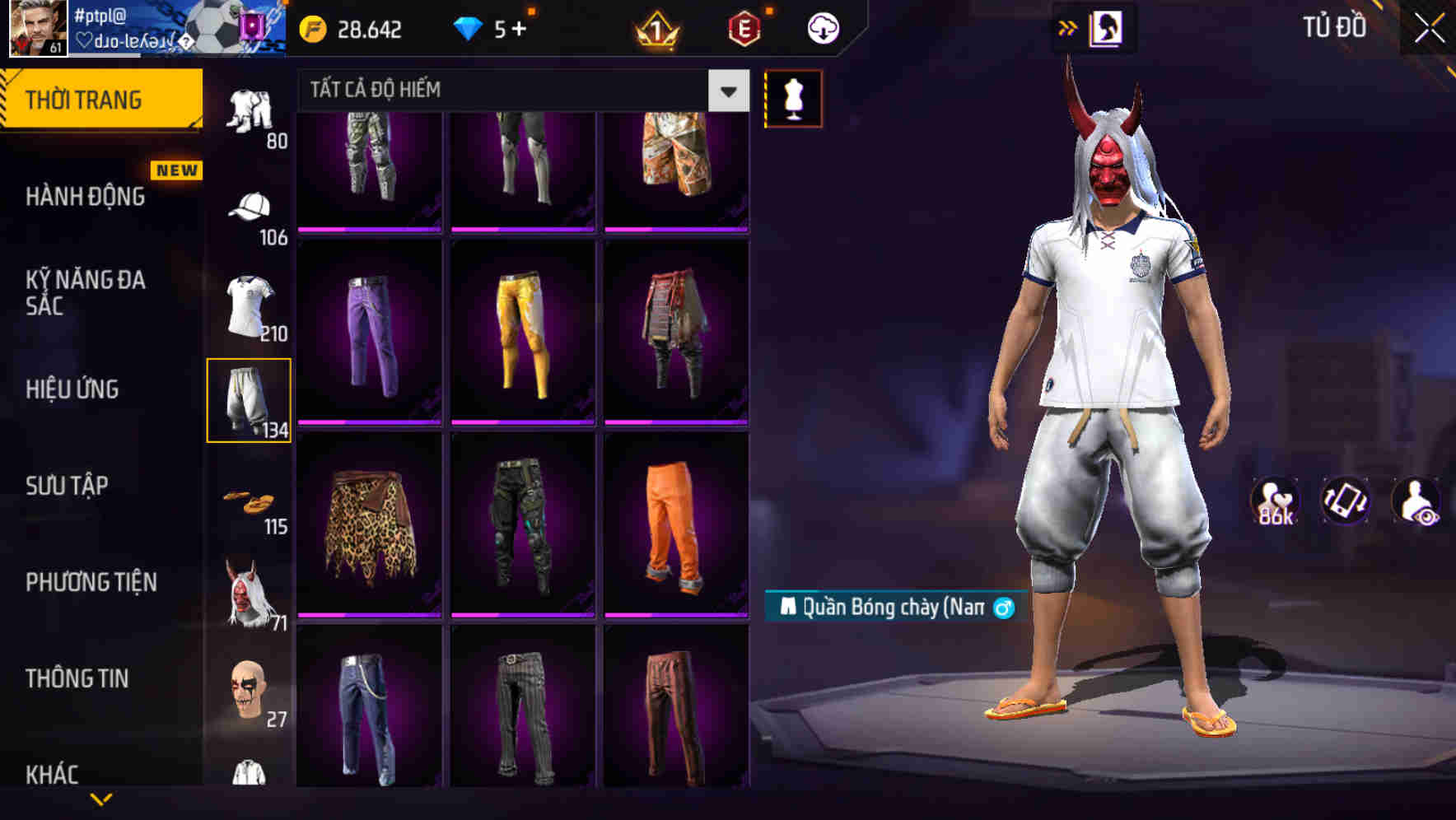
Task: Select the mannequin preview icon
Action: (x=793, y=98)
